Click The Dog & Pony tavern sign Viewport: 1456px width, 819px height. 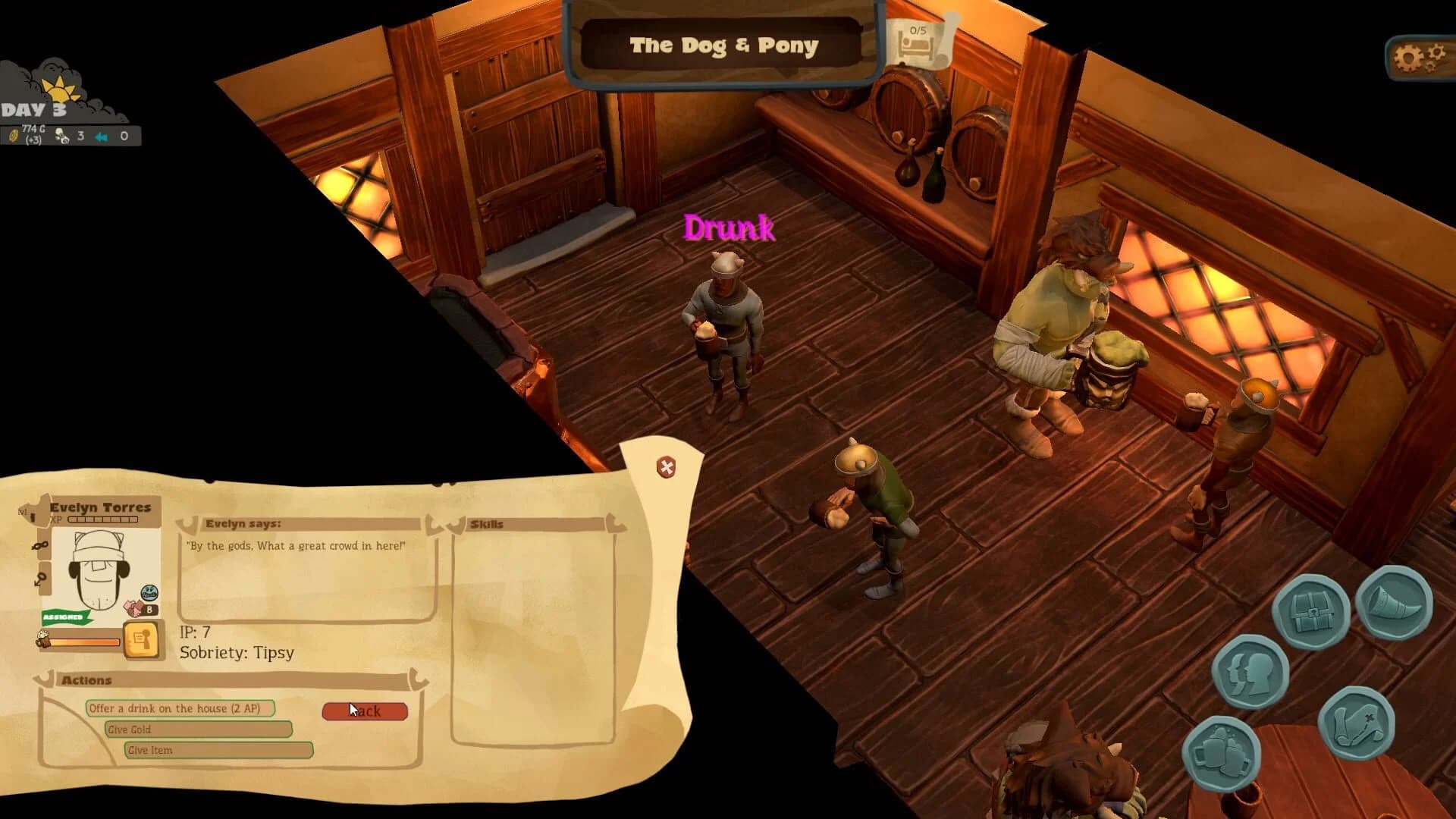(722, 45)
